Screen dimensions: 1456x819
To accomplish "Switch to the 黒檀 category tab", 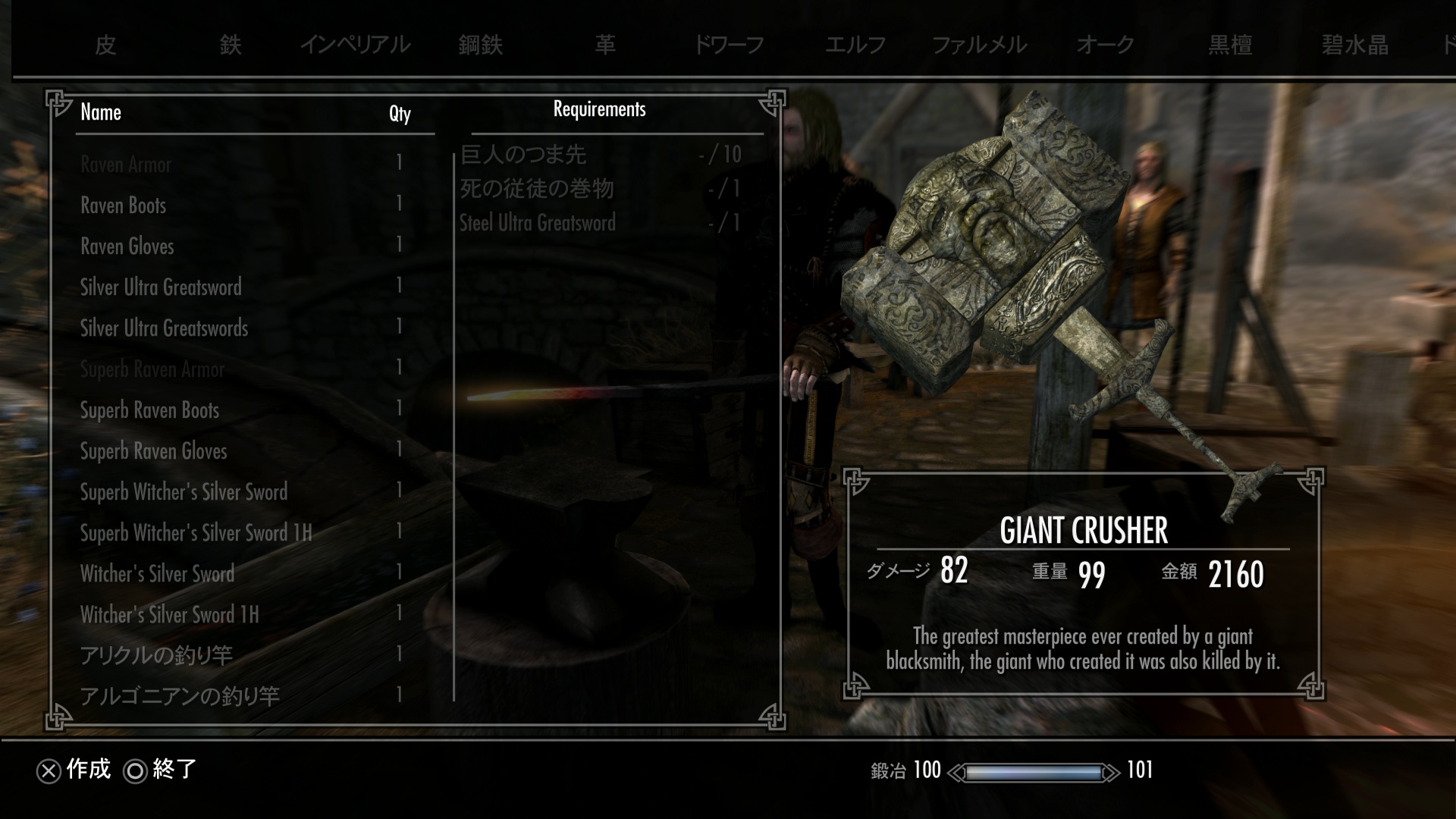I will coord(1230,45).
